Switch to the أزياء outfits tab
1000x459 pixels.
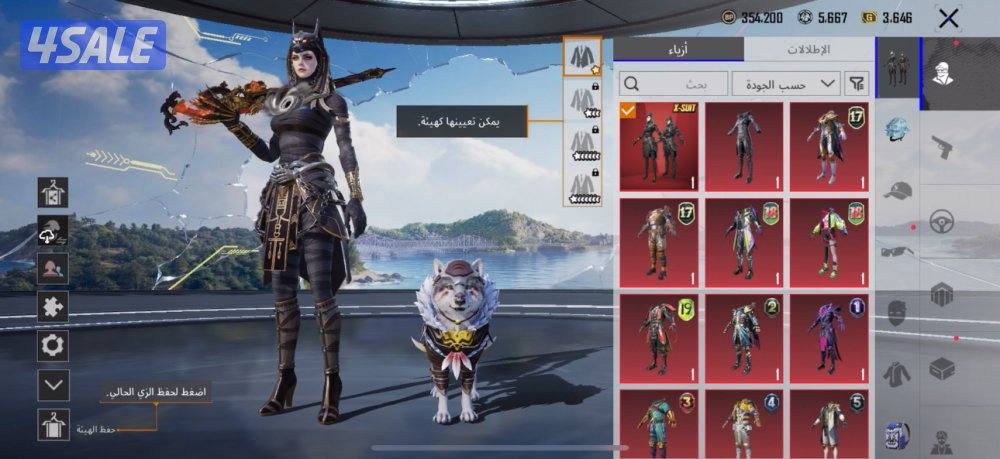tap(678, 49)
